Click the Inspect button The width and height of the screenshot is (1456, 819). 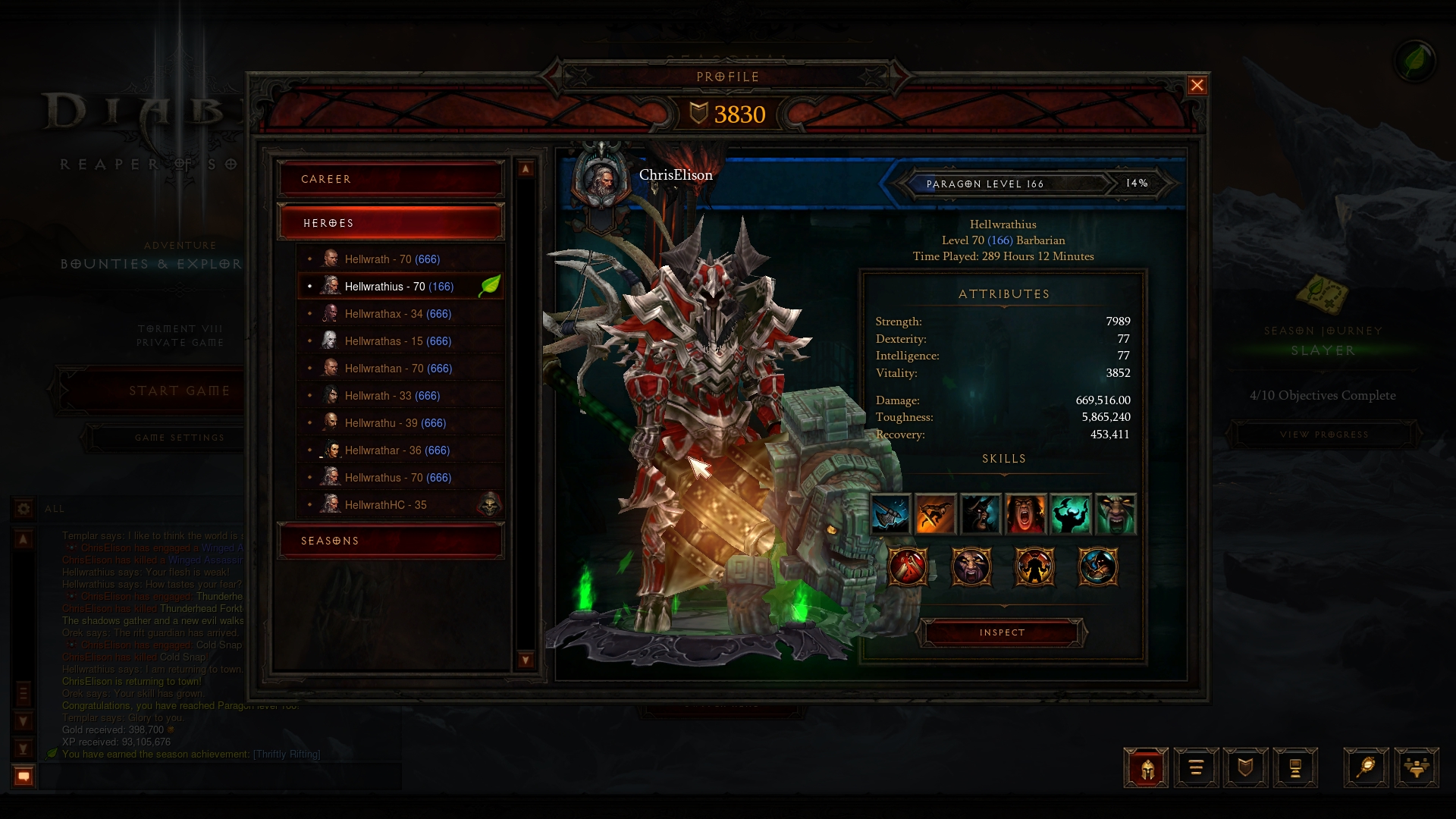pos(1002,632)
